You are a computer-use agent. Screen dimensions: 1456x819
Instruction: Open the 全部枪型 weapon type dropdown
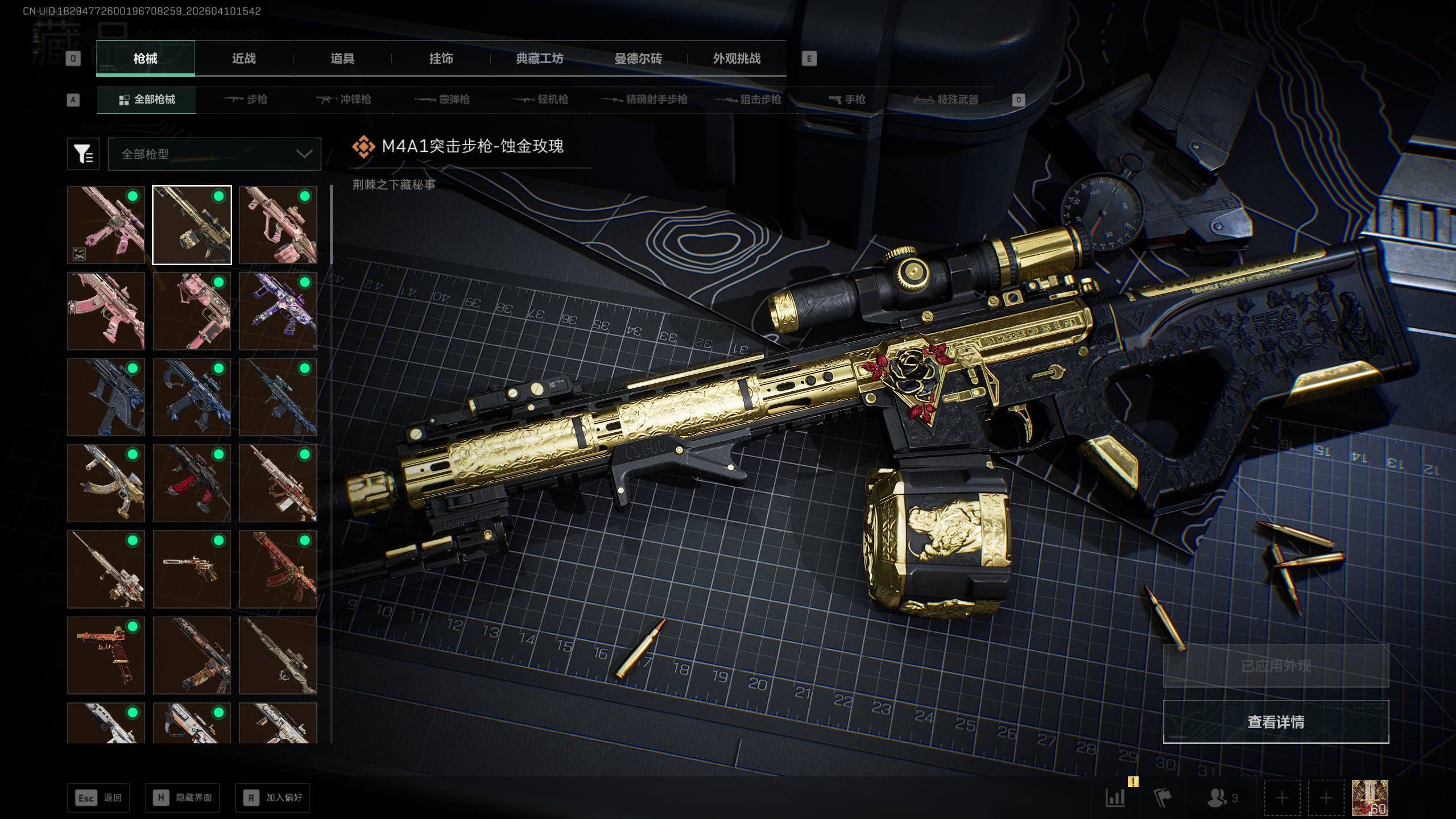click(x=214, y=154)
